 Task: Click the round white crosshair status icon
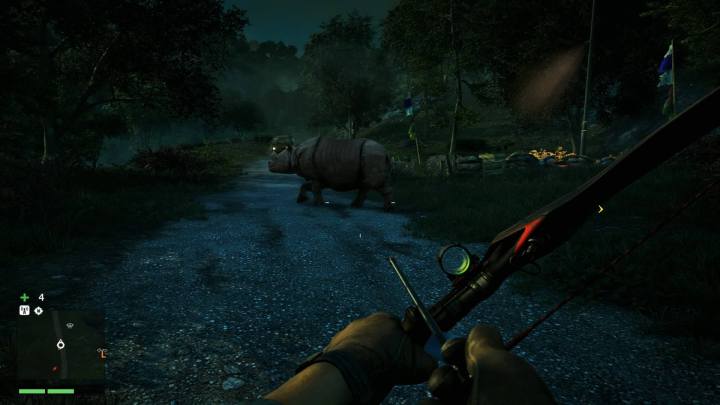point(38,310)
